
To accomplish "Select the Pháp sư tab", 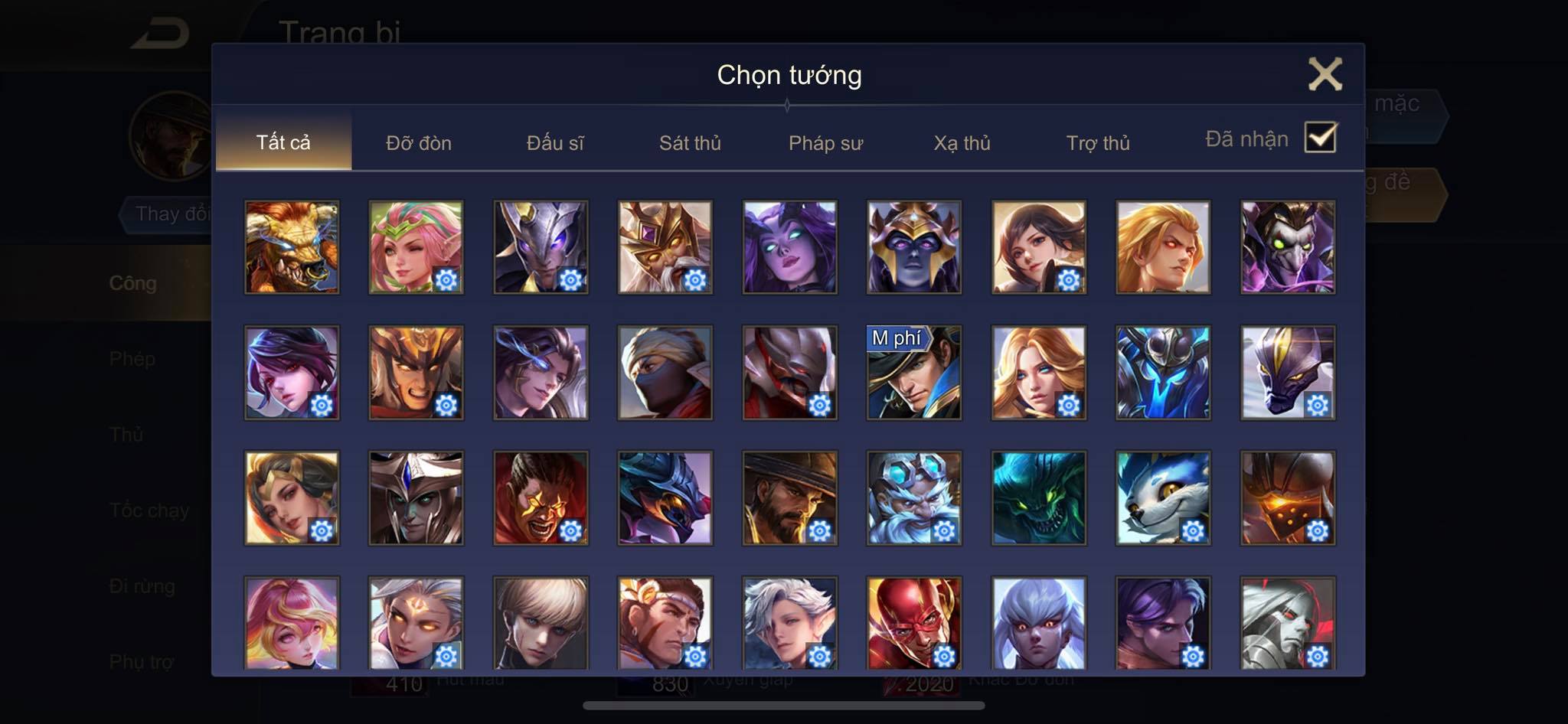I will [825, 142].
